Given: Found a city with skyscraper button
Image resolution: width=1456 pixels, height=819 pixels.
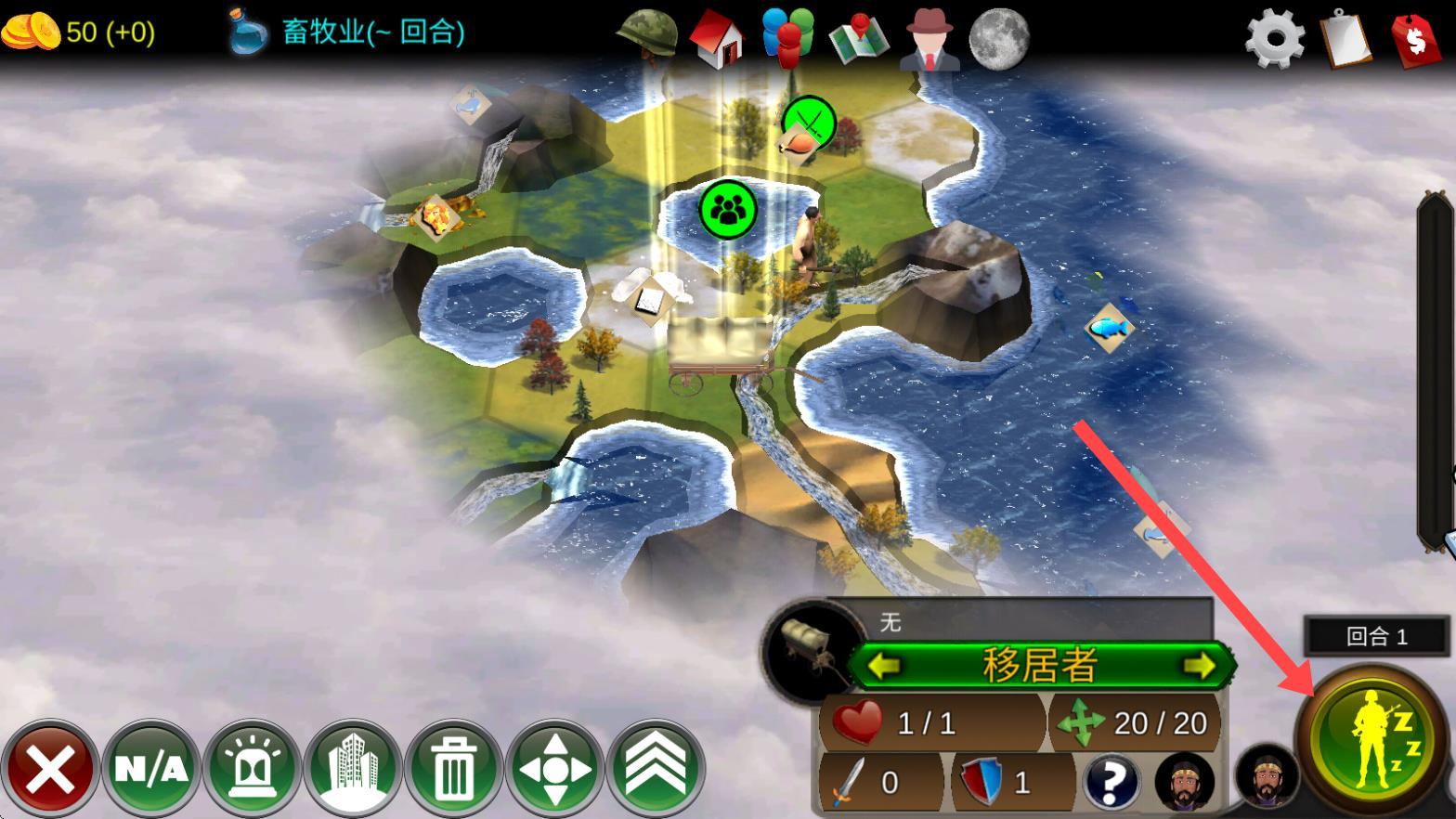Looking at the screenshot, I should click(353, 770).
